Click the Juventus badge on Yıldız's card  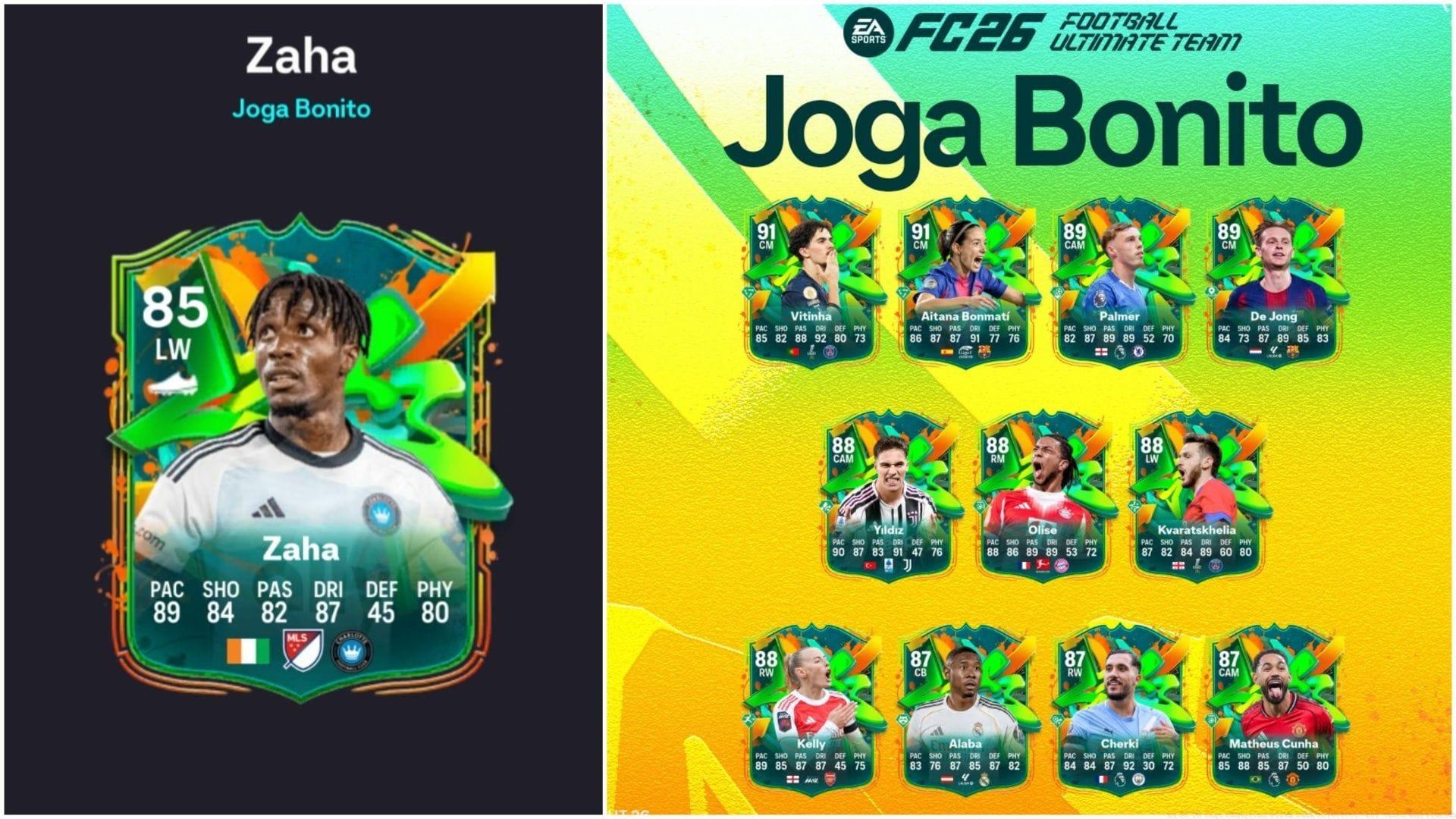[x=908, y=565]
